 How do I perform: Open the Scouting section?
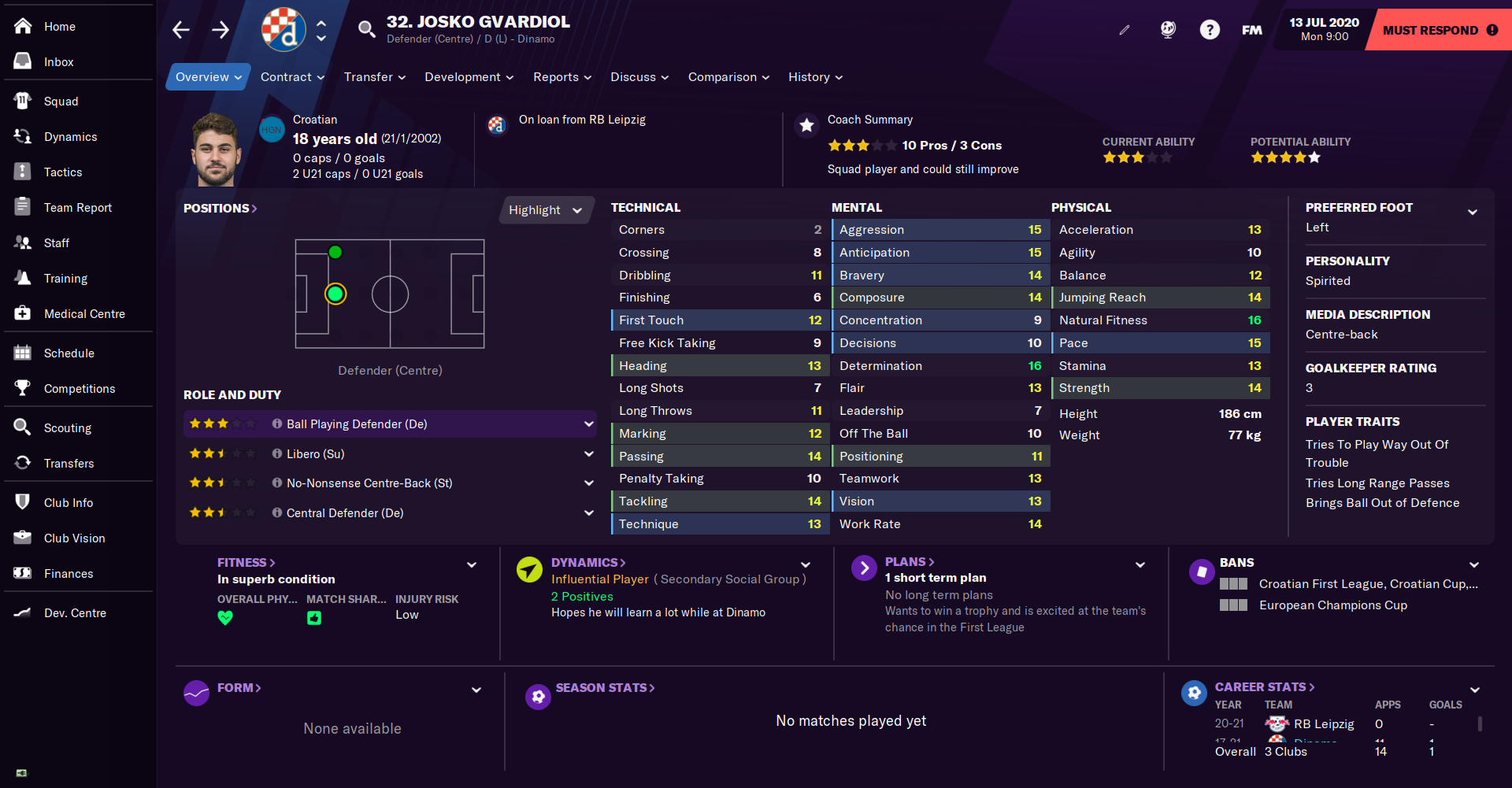point(67,428)
